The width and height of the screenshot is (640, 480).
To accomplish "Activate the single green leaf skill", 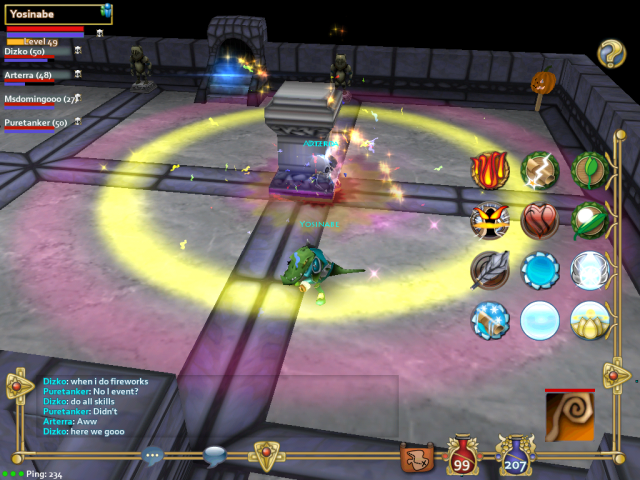I will point(590,170).
